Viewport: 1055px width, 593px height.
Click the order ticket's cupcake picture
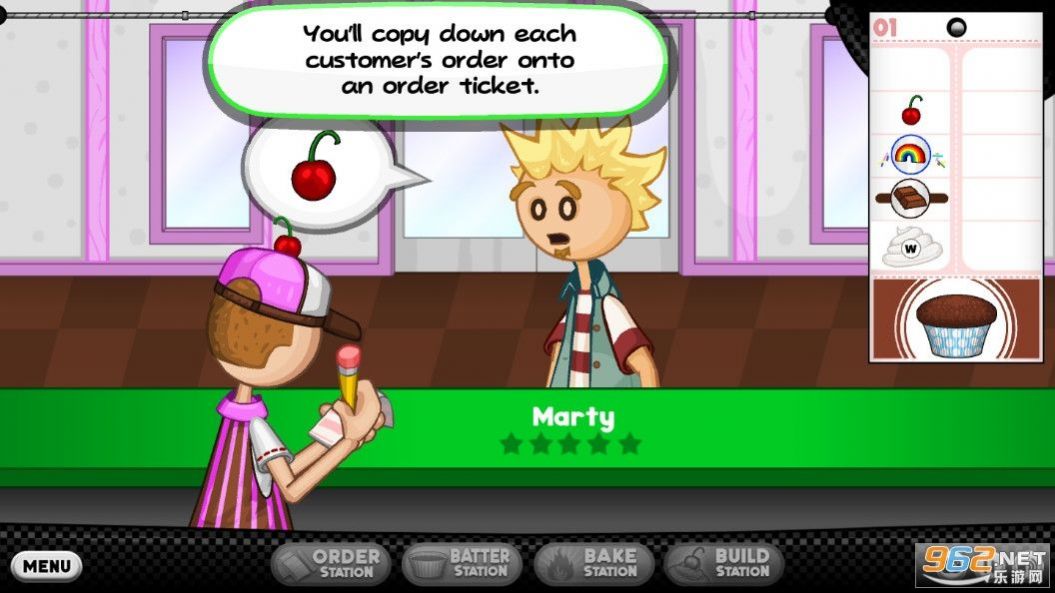tap(957, 322)
